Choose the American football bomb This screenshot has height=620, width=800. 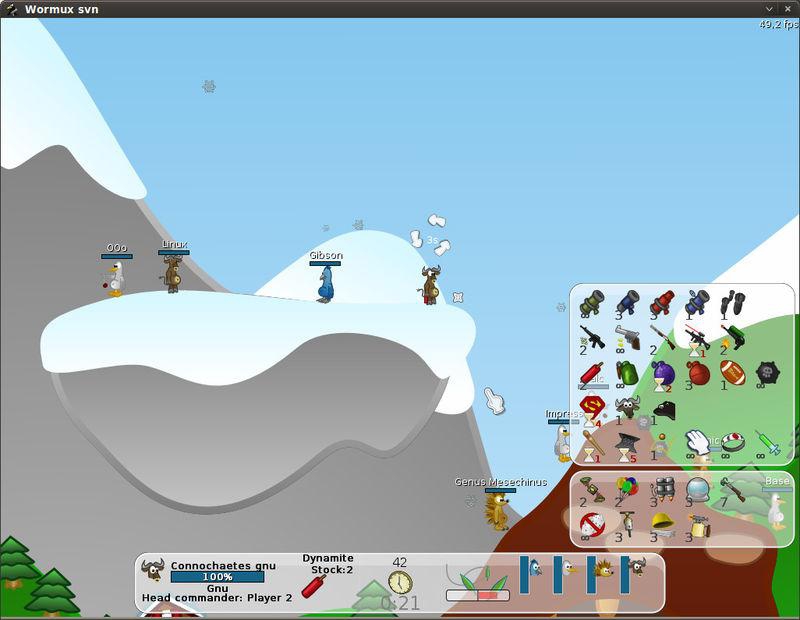click(733, 373)
